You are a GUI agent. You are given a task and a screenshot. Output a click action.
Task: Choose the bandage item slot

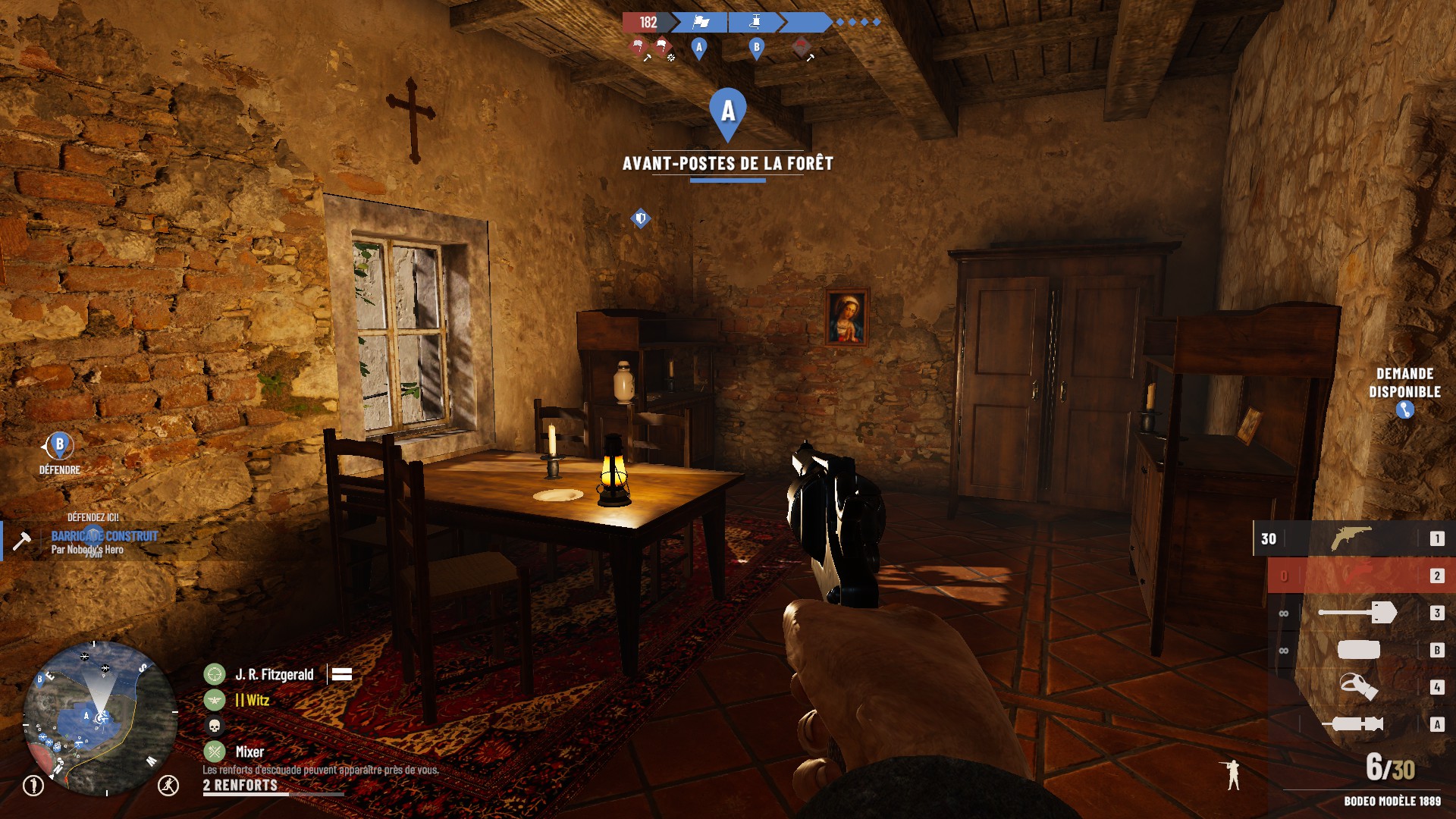(1358, 650)
